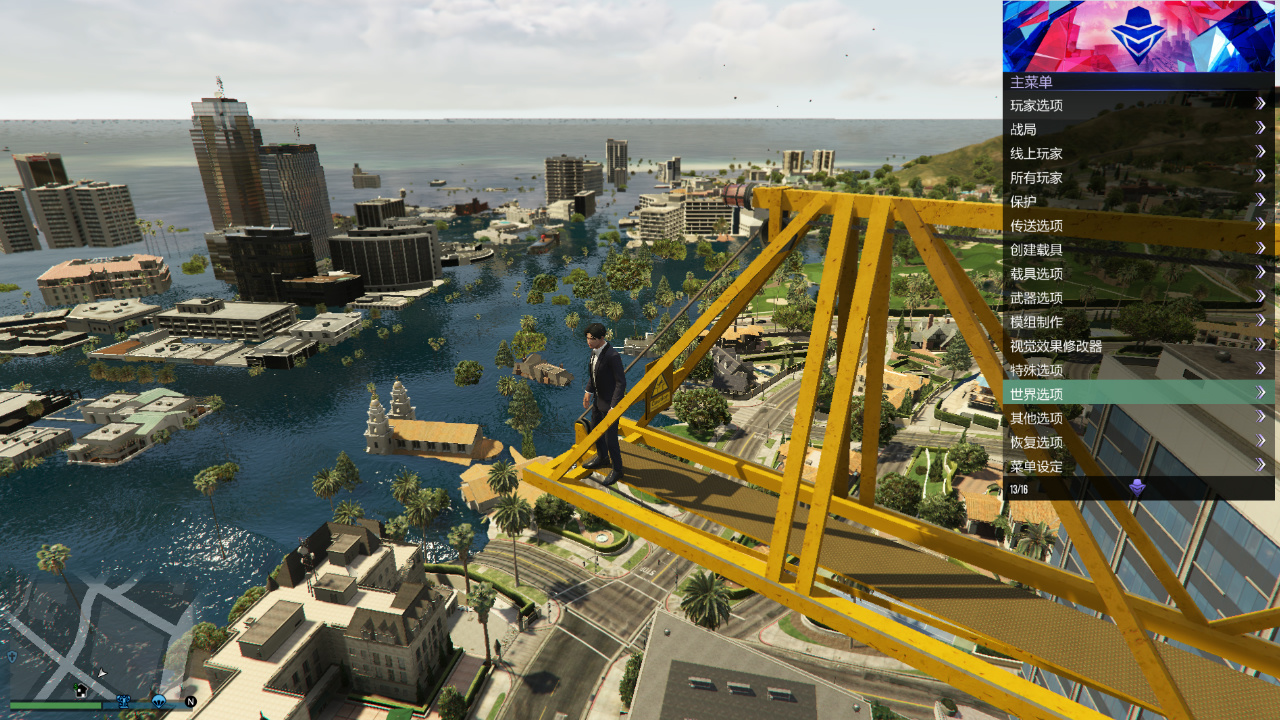
Task: Click the mod menu logo banner
Action: coord(1138,36)
